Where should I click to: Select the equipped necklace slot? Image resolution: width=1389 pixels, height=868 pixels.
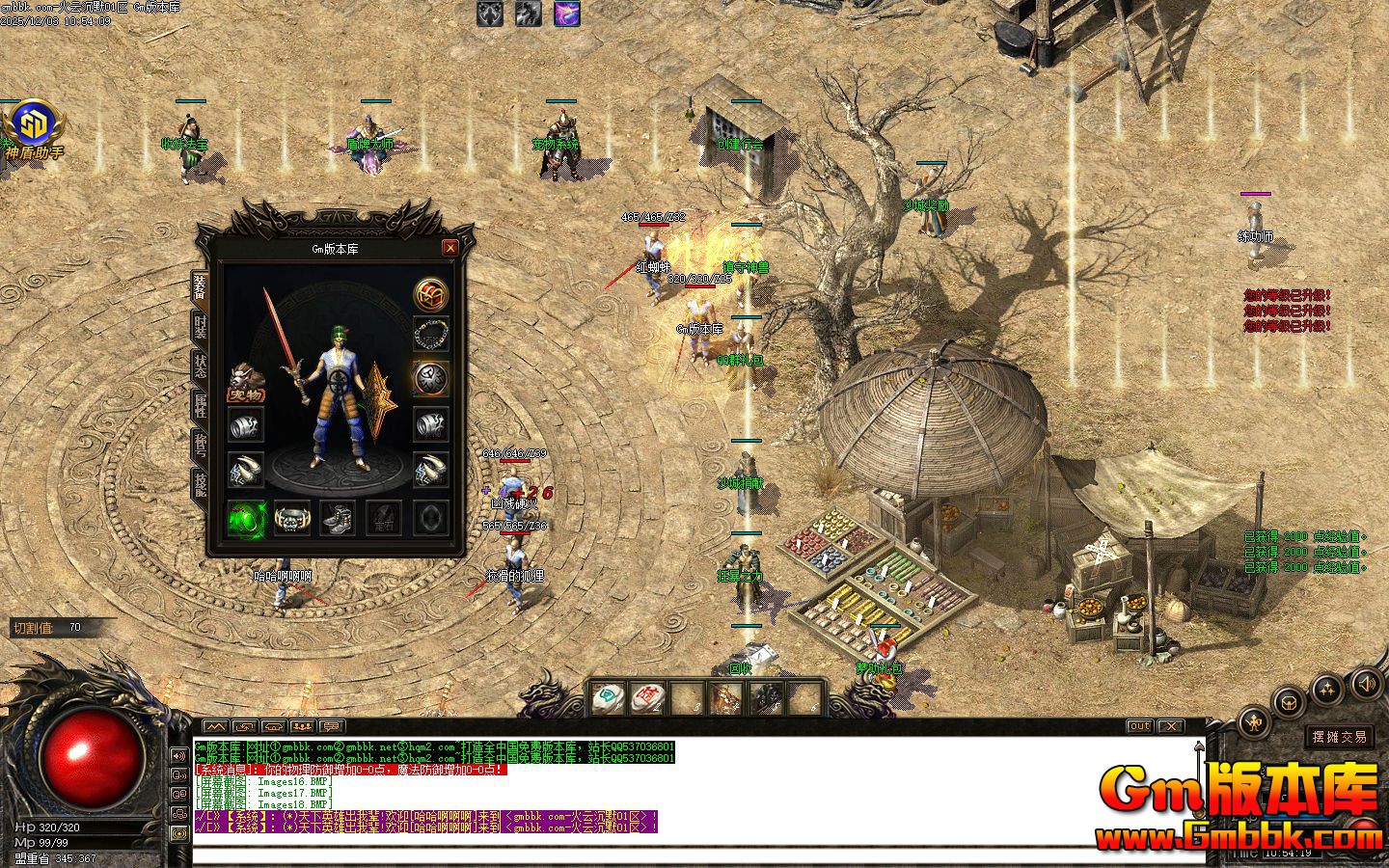(430, 334)
